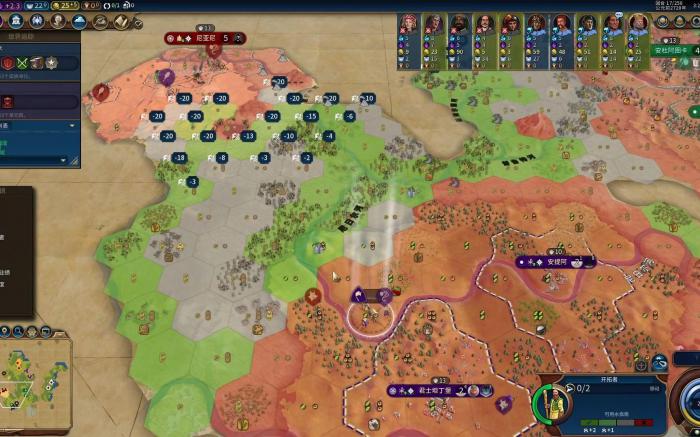Image resolution: width=700 pixels, height=437 pixels.
Task: Open the first leader portrait in diplomacy ribbon
Action: pyautogui.click(x=410, y=26)
